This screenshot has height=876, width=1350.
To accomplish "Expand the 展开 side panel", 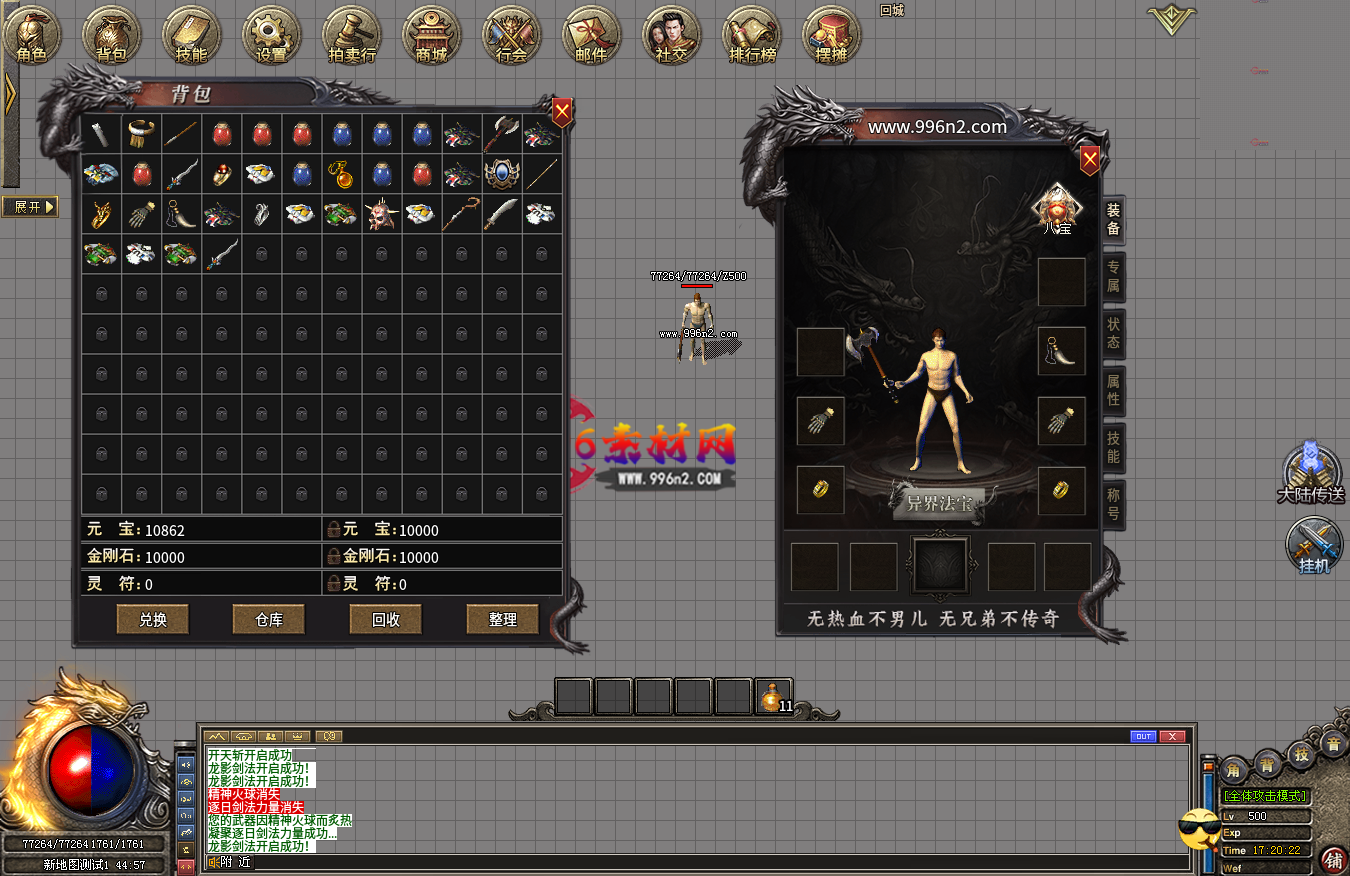I will pyautogui.click(x=30, y=207).
